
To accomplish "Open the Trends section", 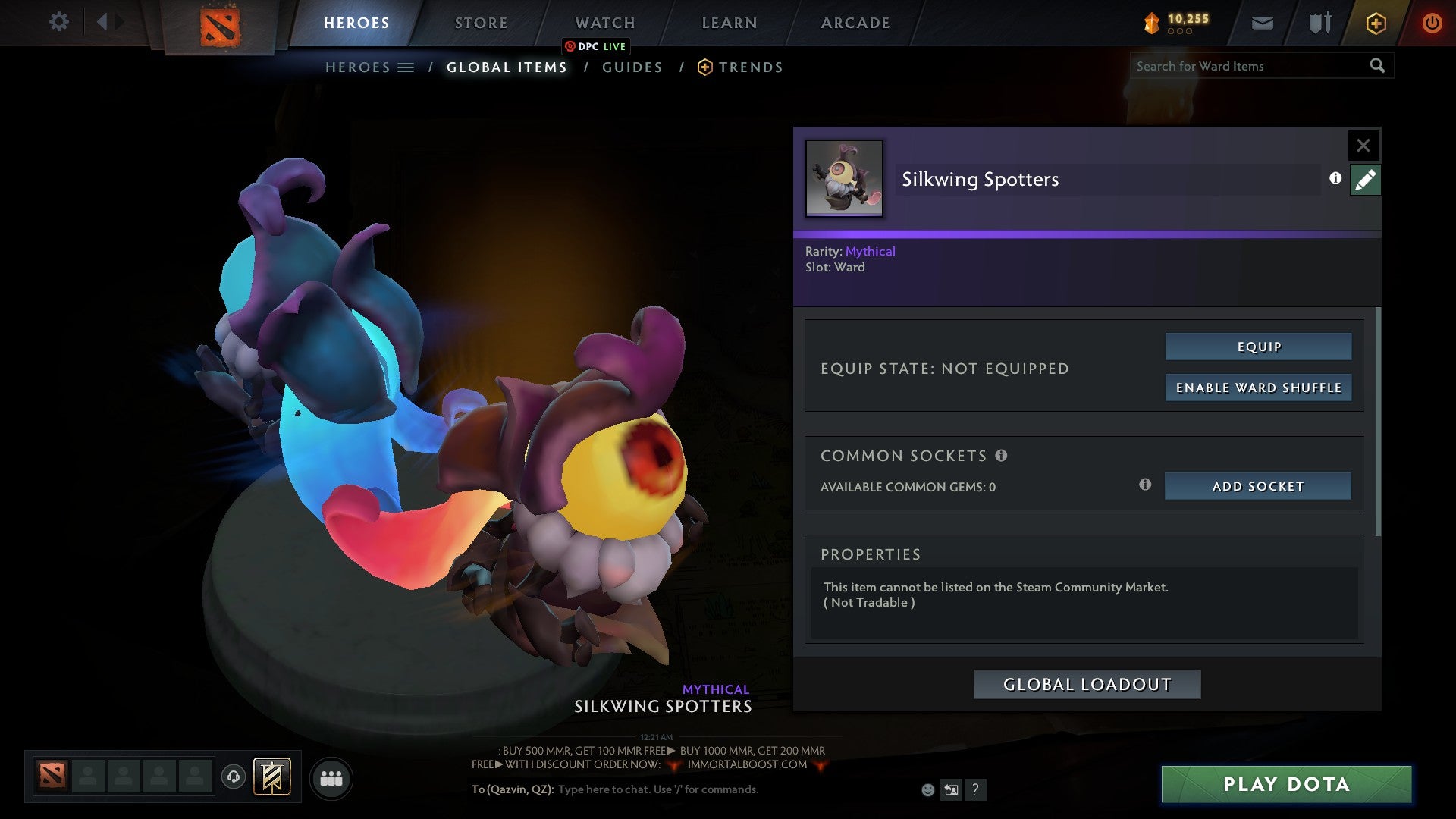I will tap(750, 67).
